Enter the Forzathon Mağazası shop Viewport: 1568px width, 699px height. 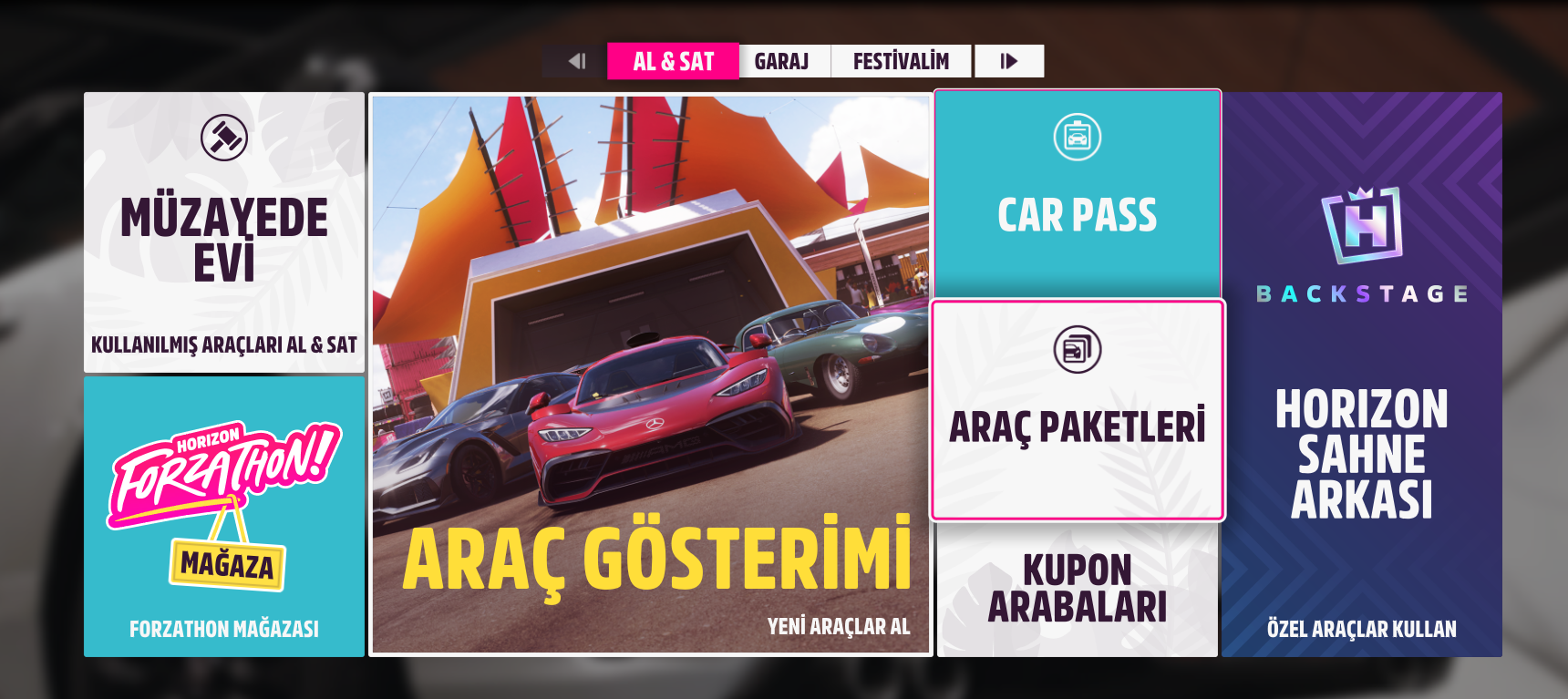click(224, 516)
